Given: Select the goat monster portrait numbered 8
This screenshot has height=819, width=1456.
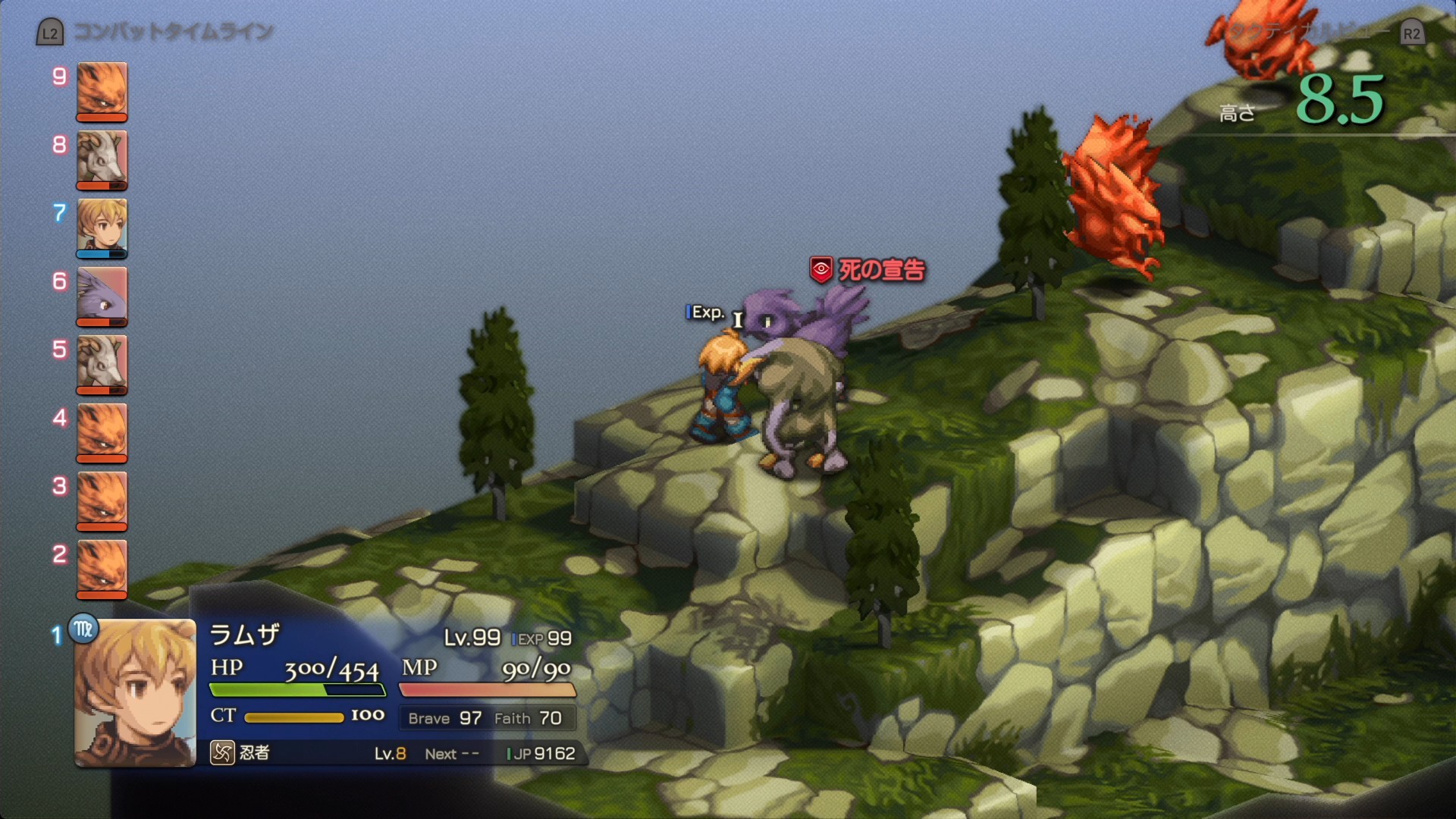Looking at the screenshot, I should (x=102, y=159).
